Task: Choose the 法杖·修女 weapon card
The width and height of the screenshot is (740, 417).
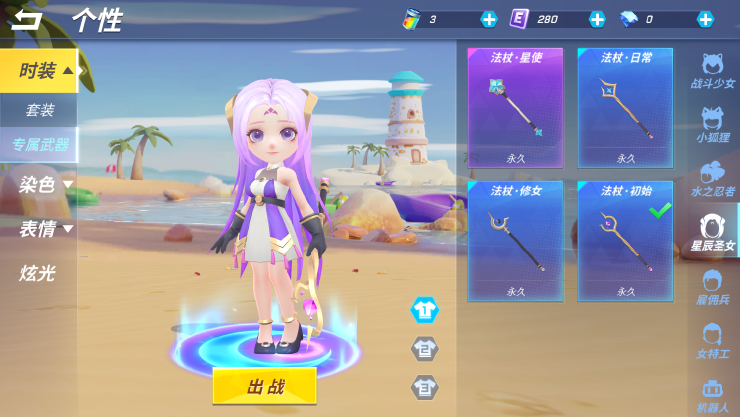Action: pyautogui.click(x=515, y=241)
